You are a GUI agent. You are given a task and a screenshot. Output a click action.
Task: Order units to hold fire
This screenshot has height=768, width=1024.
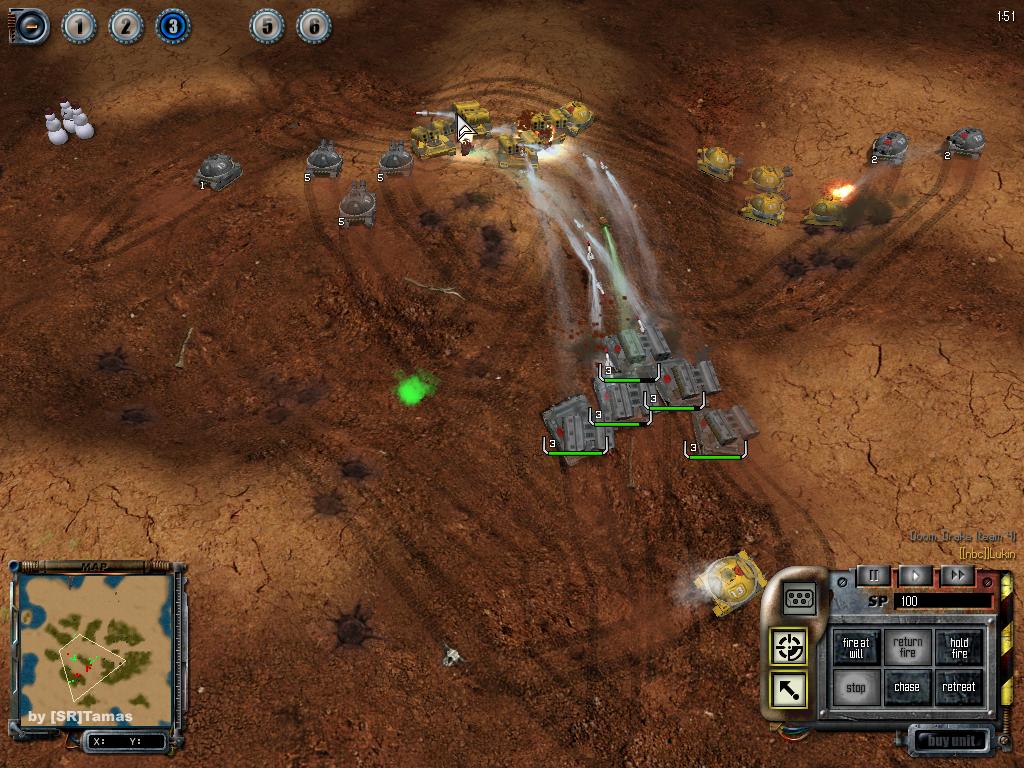coord(959,648)
